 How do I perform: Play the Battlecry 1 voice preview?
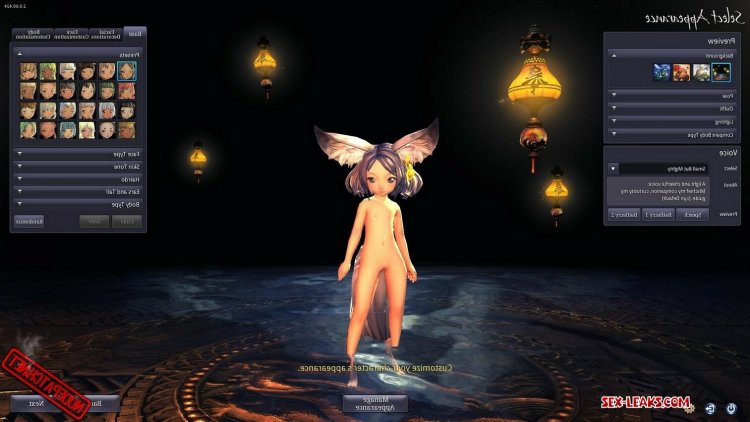click(x=658, y=214)
